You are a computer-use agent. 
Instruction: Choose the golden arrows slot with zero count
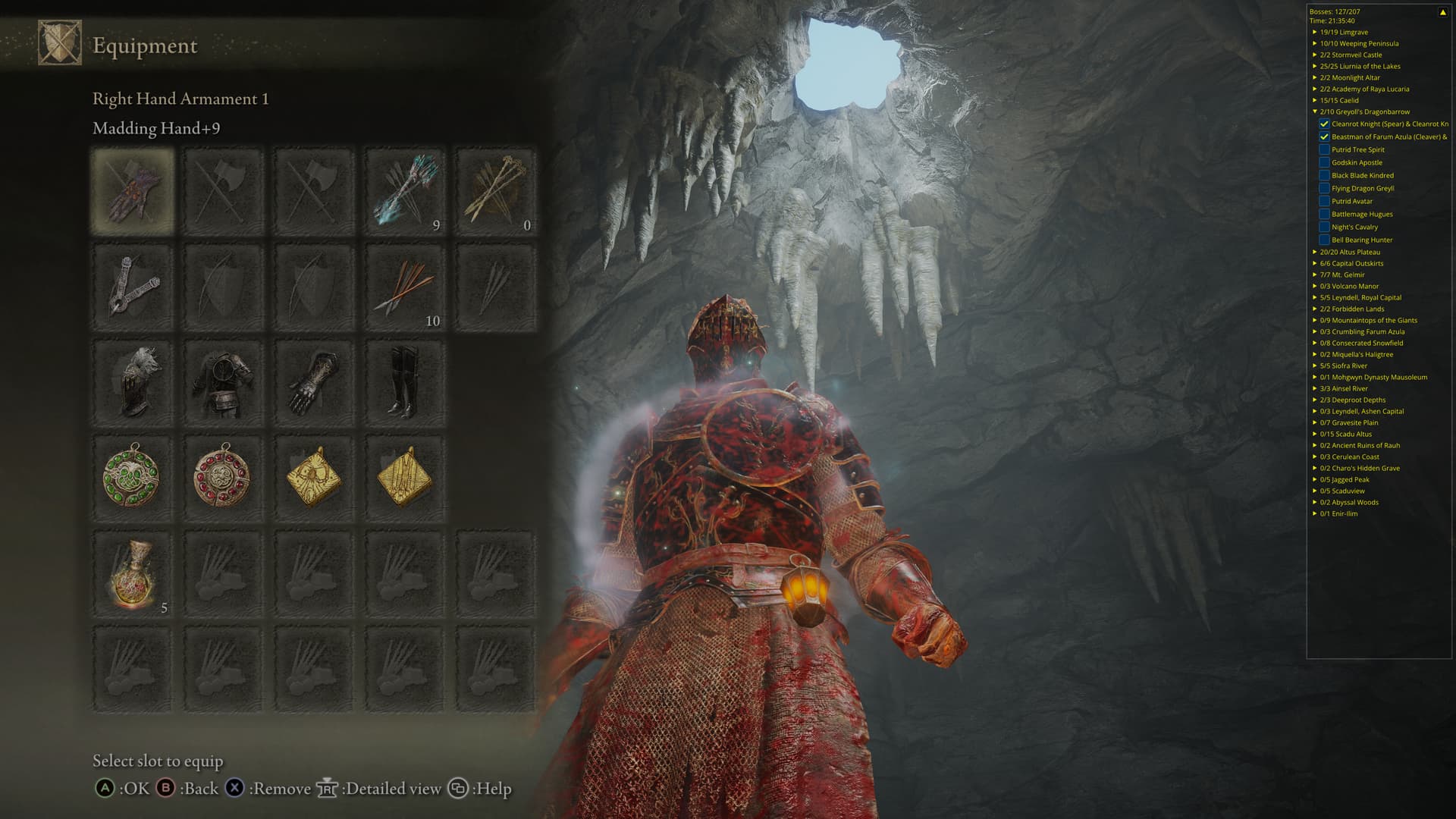(x=496, y=190)
